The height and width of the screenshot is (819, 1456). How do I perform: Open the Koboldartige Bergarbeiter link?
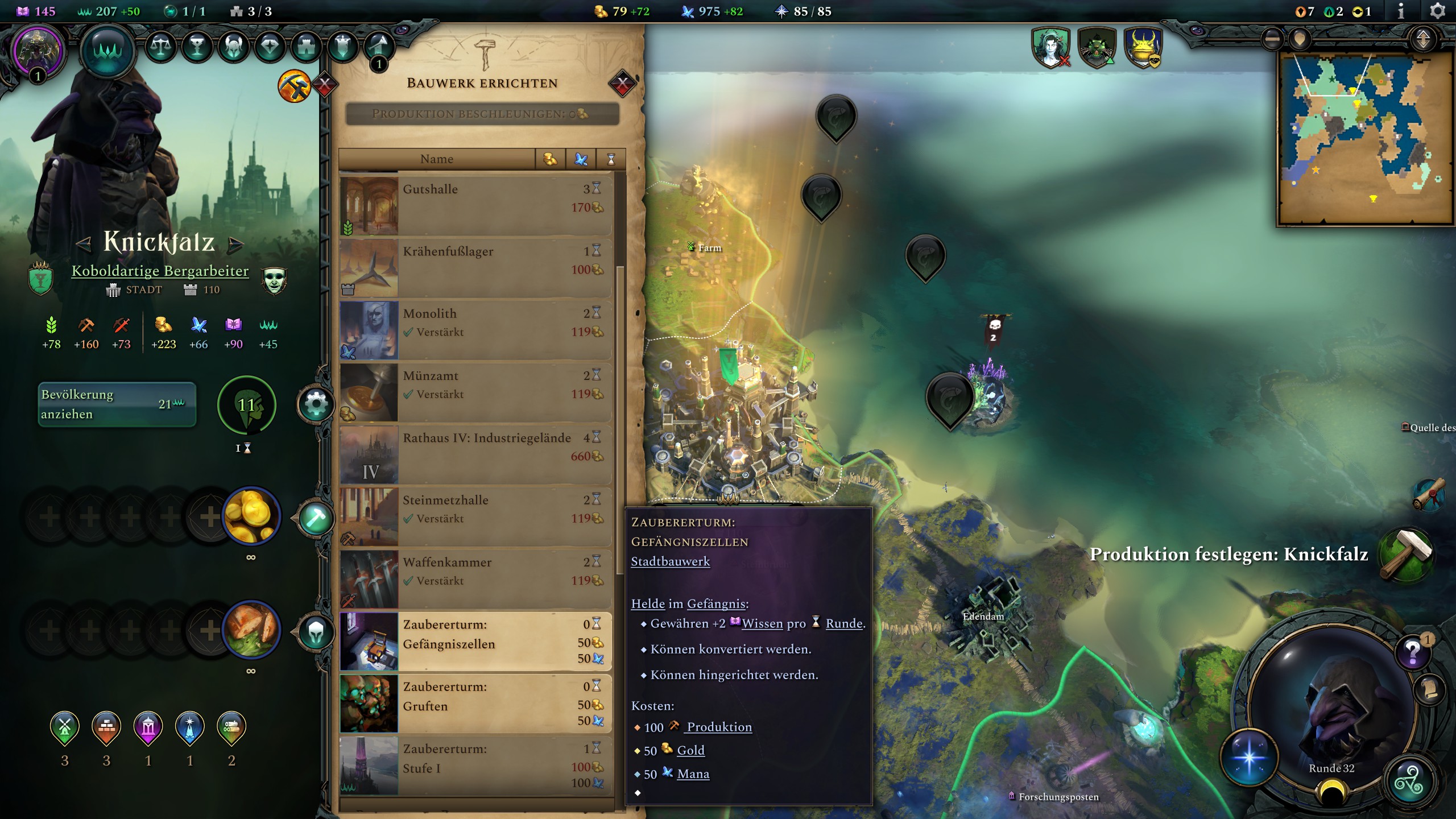click(x=159, y=271)
